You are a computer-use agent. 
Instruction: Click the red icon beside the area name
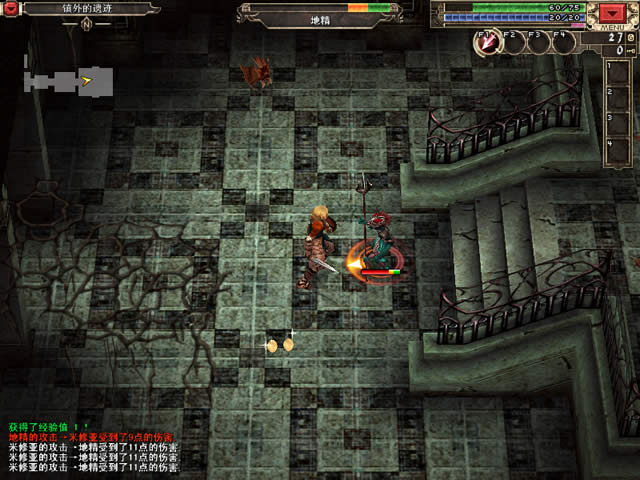point(11,8)
